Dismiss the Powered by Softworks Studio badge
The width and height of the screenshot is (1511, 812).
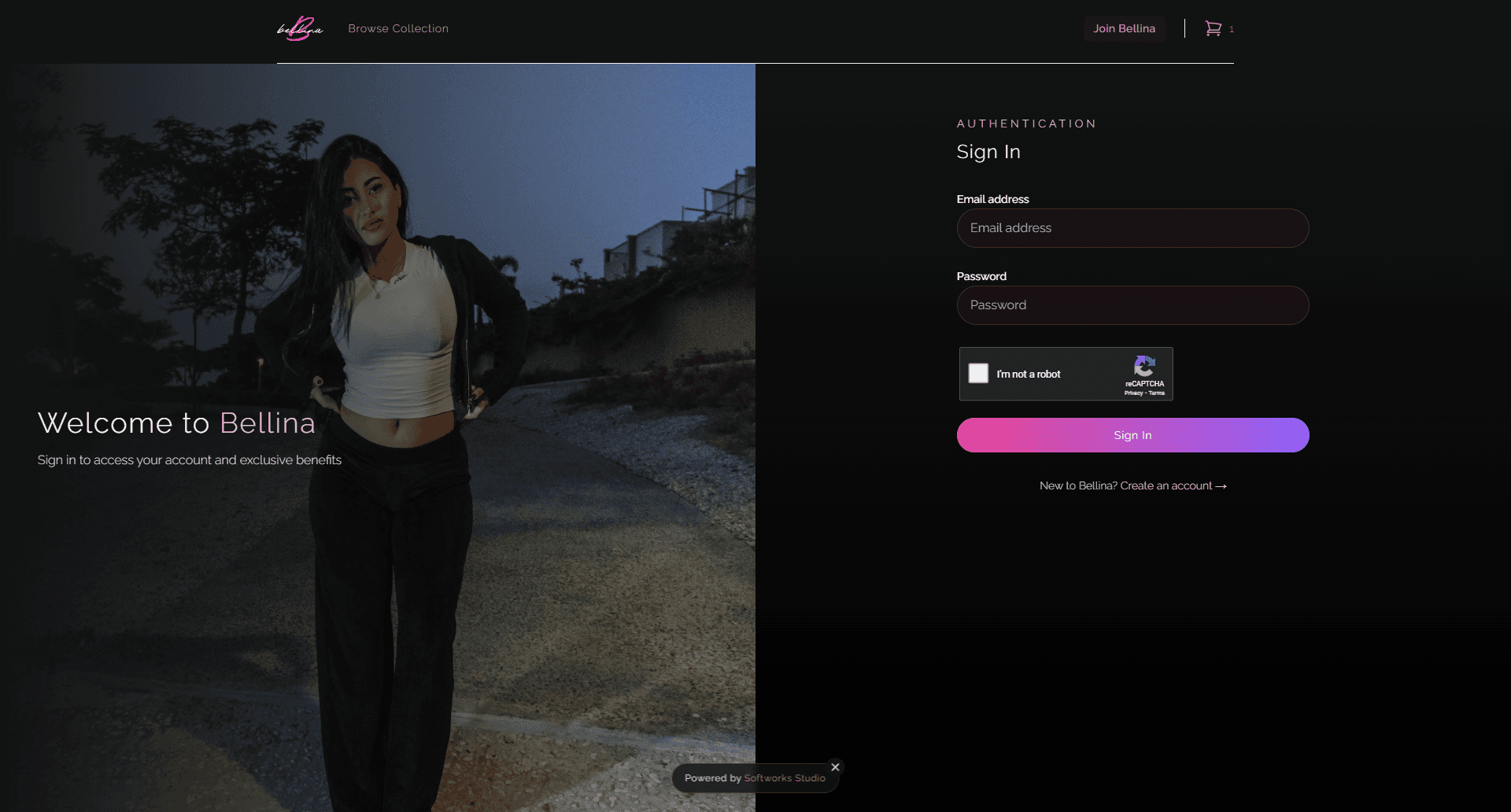835,766
